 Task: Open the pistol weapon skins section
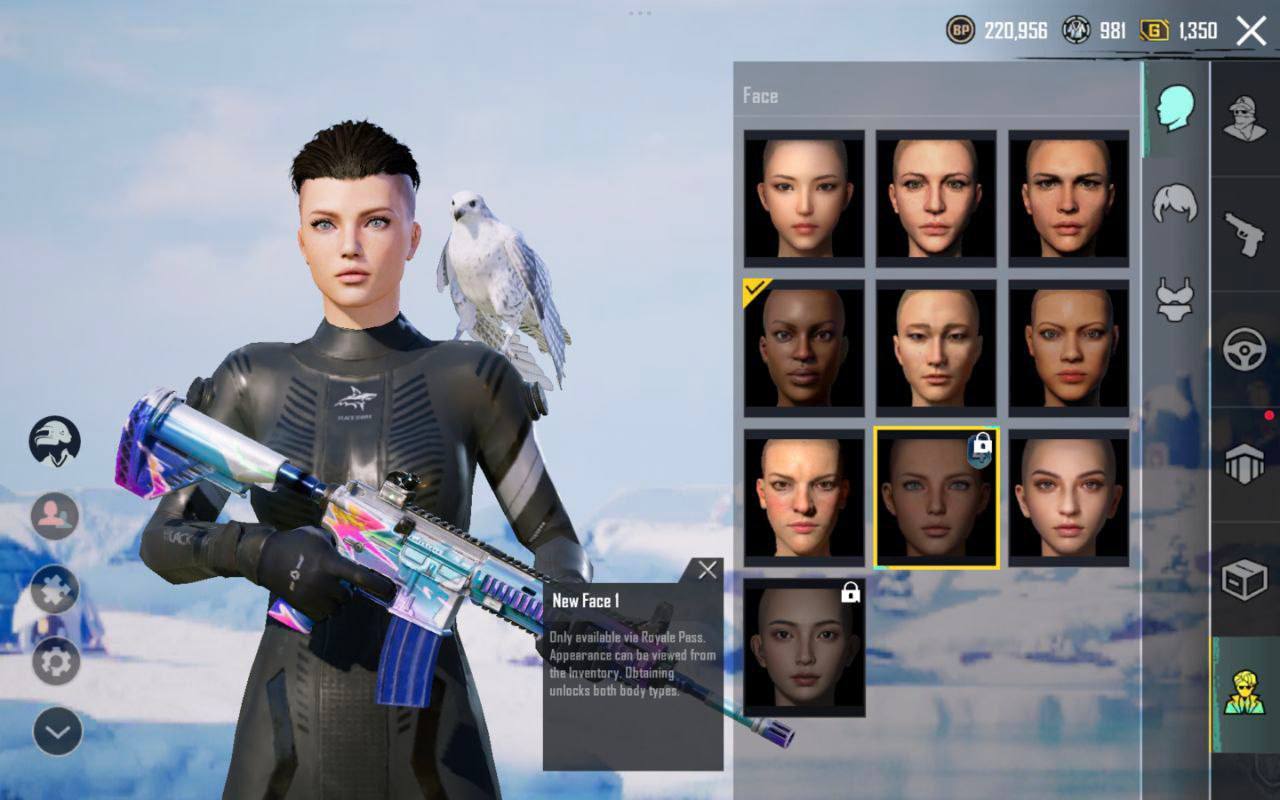[1245, 233]
